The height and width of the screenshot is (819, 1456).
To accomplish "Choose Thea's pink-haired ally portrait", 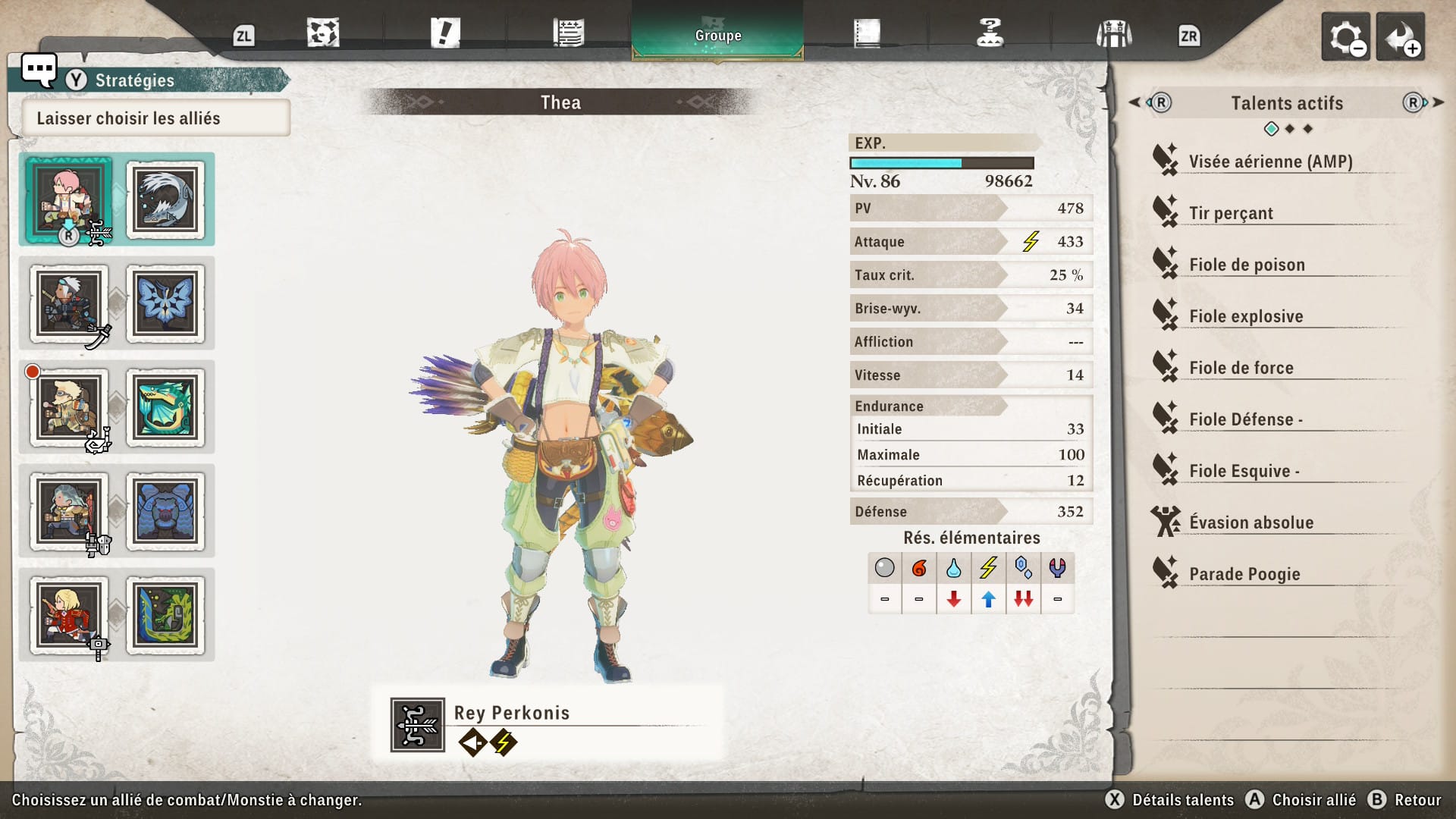I will [x=69, y=199].
